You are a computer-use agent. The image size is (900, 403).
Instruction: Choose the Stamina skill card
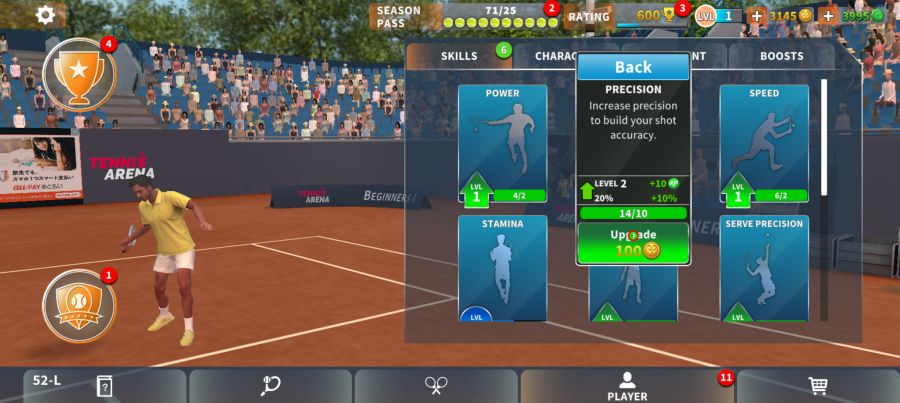click(502, 267)
